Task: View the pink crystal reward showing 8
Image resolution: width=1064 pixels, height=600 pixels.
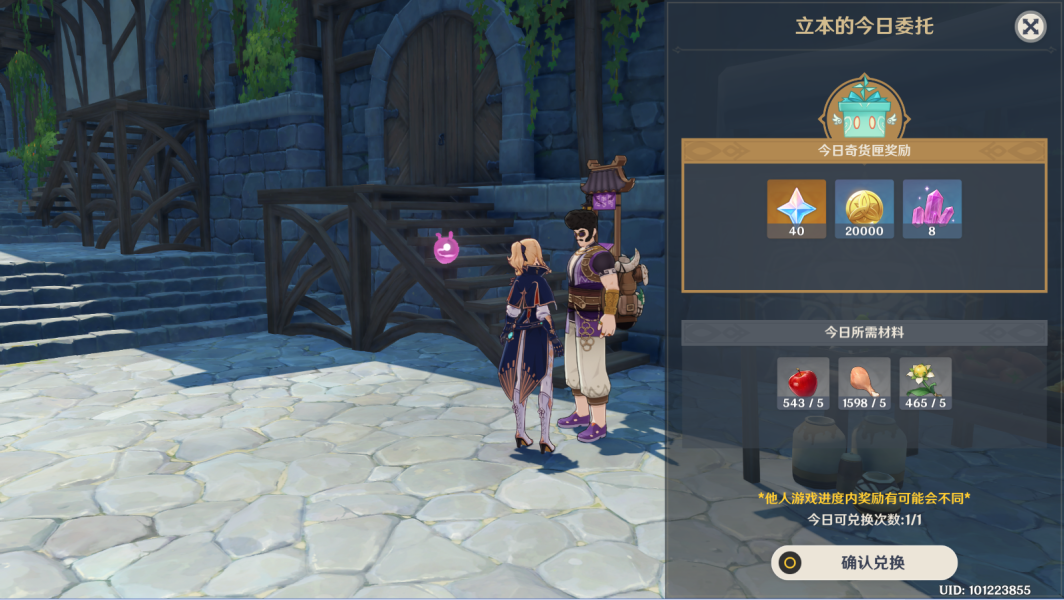Action: click(932, 208)
